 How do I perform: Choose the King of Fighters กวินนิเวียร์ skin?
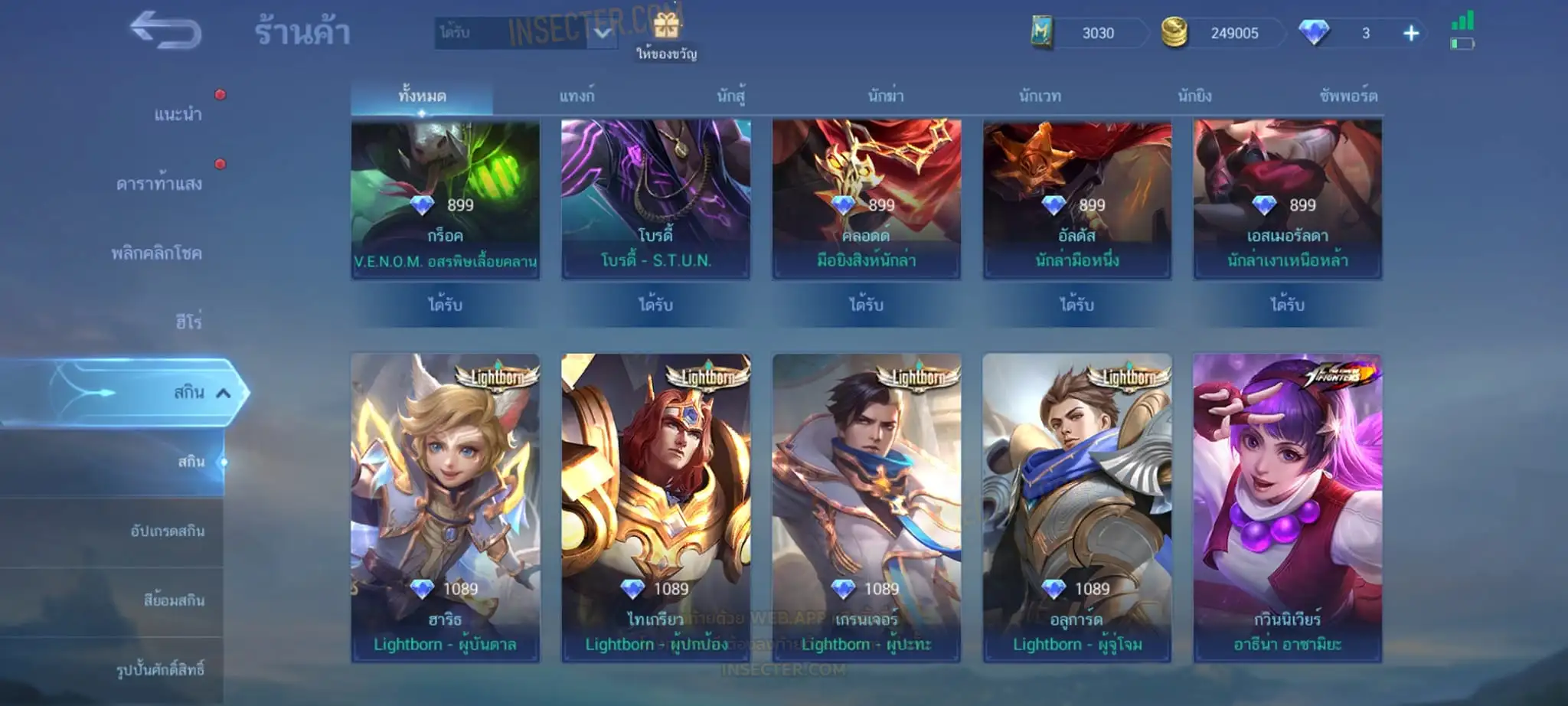pyautogui.click(x=1287, y=507)
